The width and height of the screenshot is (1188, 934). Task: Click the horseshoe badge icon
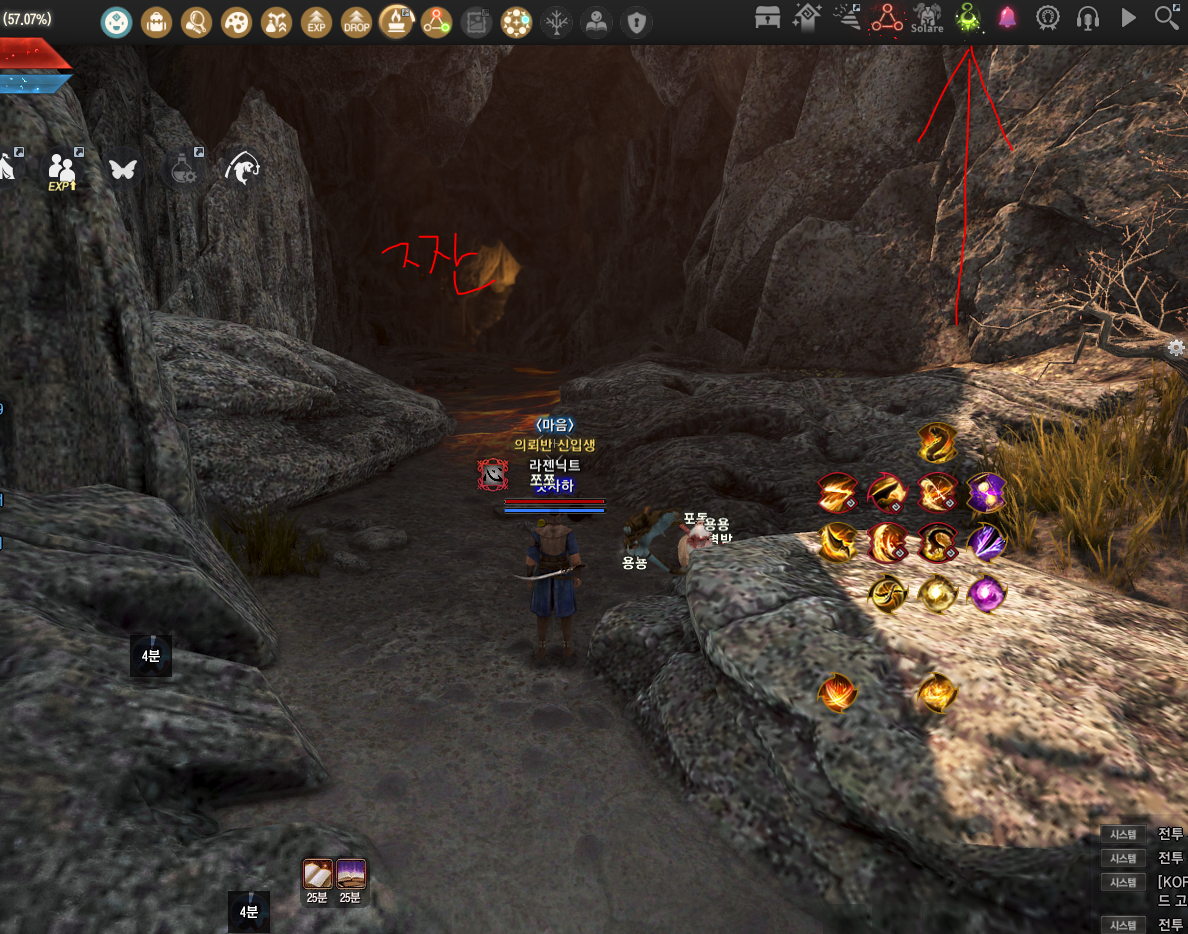(1047, 18)
